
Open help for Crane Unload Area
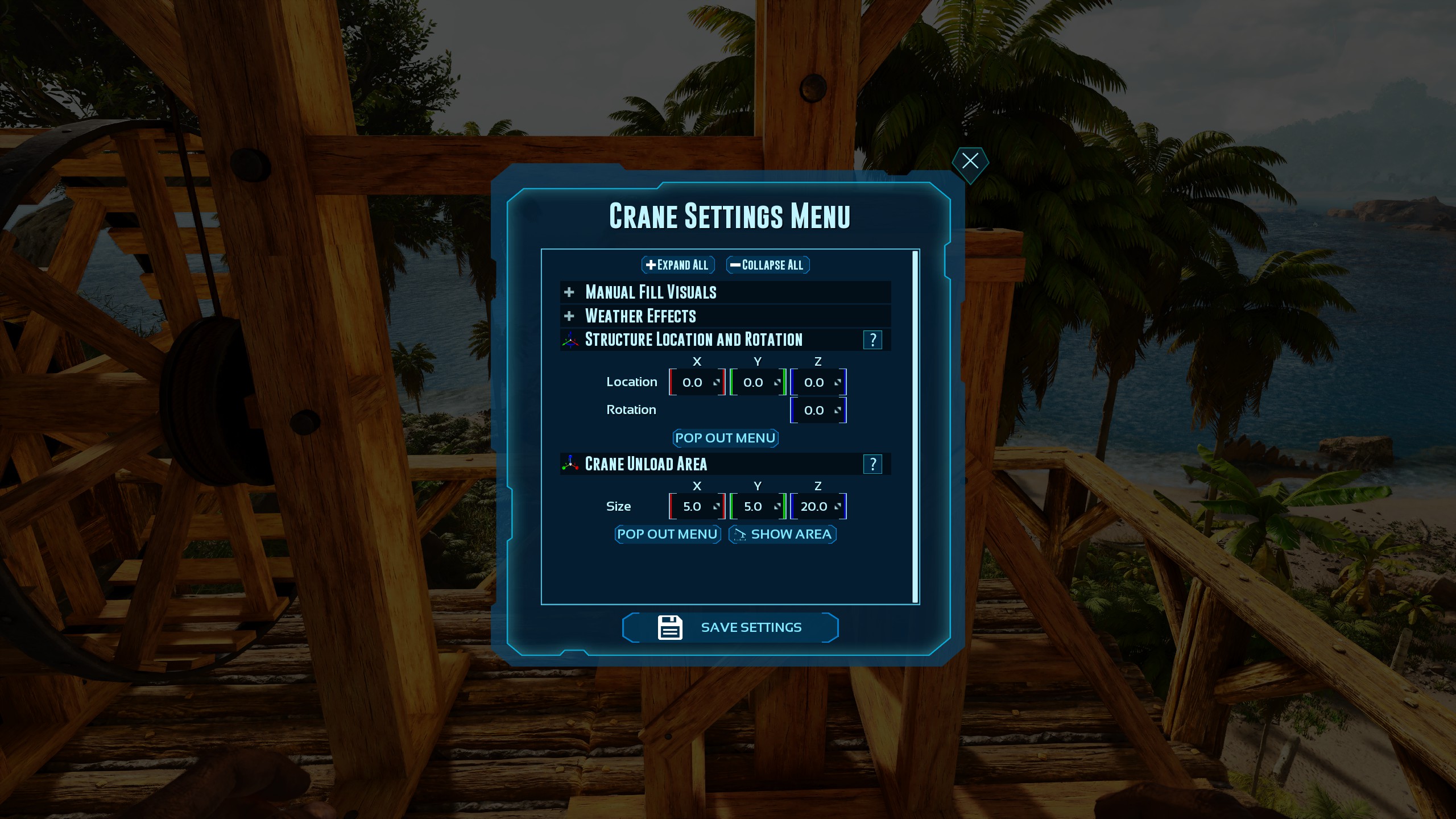(x=873, y=464)
